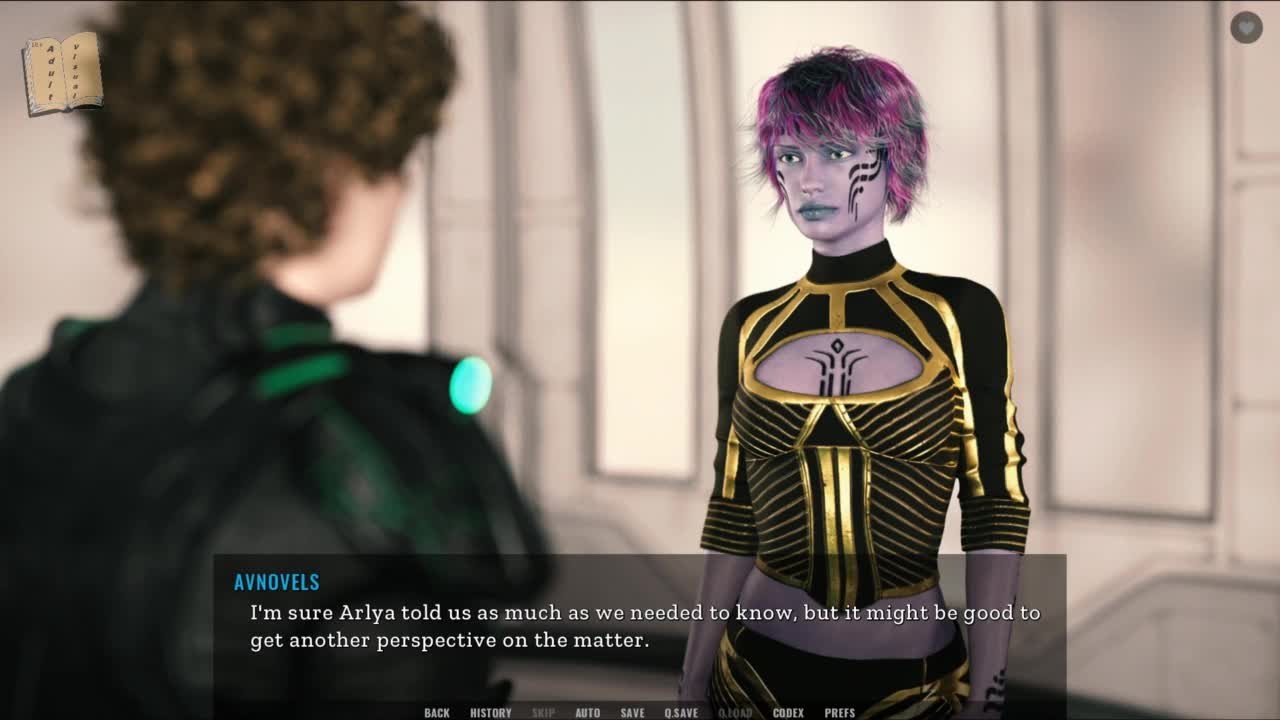This screenshot has height=720, width=1280.
Task: Quick save with Q.SAVE
Action: click(x=681, y=713)
